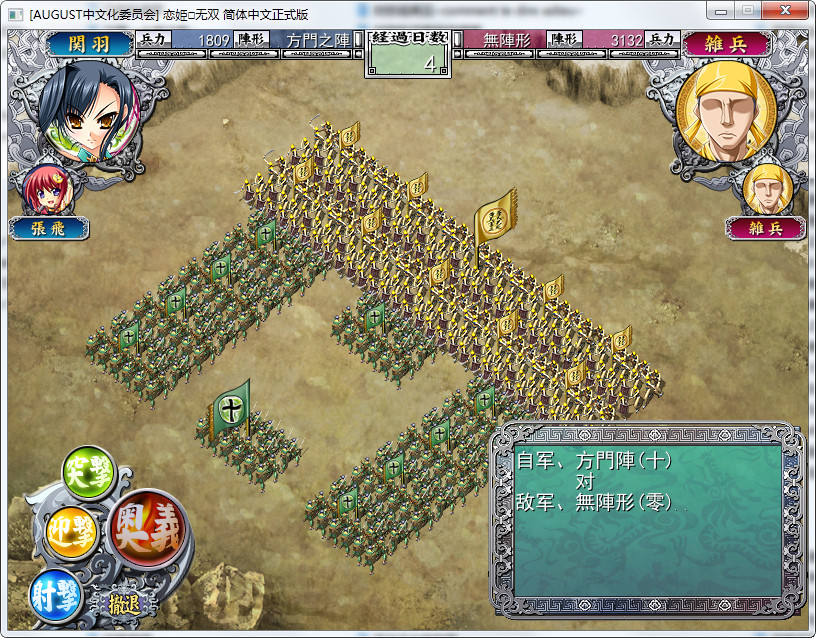
Task: Minimize the game window
Action: pos(719,10)
